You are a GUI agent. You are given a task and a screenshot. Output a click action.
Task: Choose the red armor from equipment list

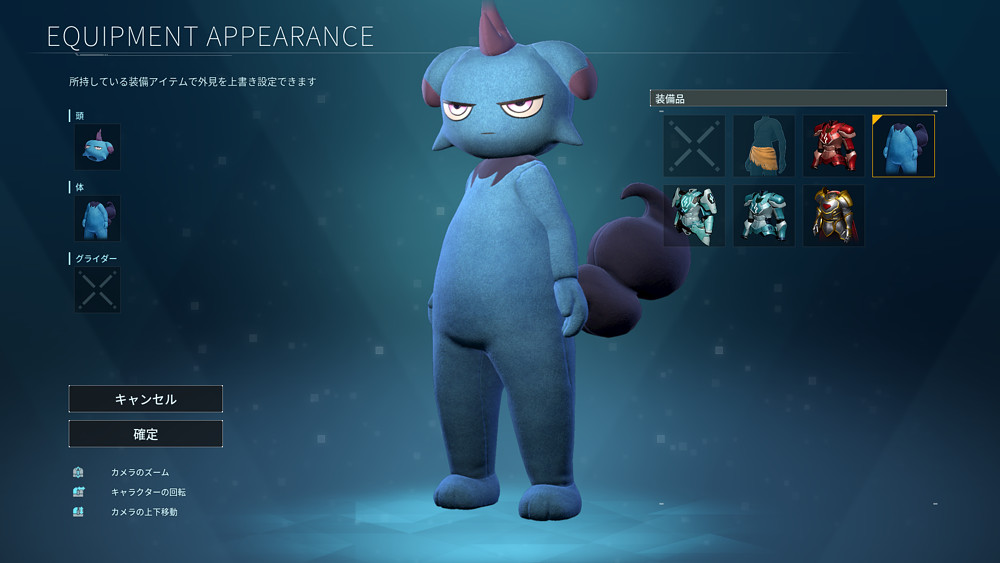pyautogui.click(x=833, y=146)
